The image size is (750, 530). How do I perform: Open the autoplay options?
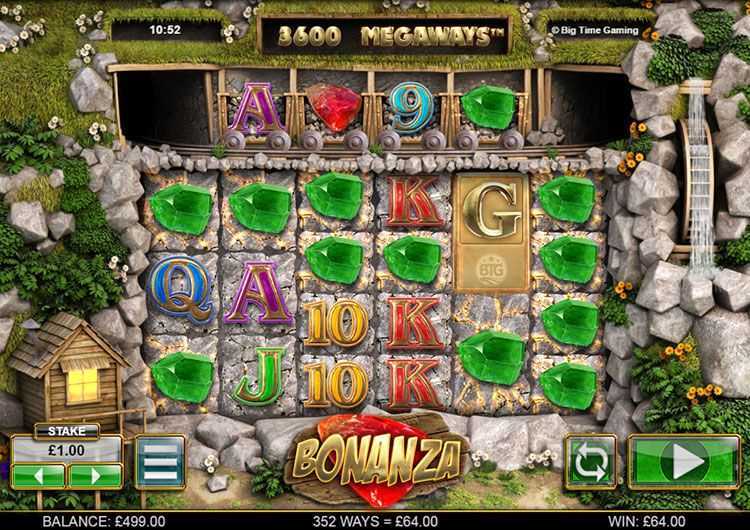[x=590, y=461]
